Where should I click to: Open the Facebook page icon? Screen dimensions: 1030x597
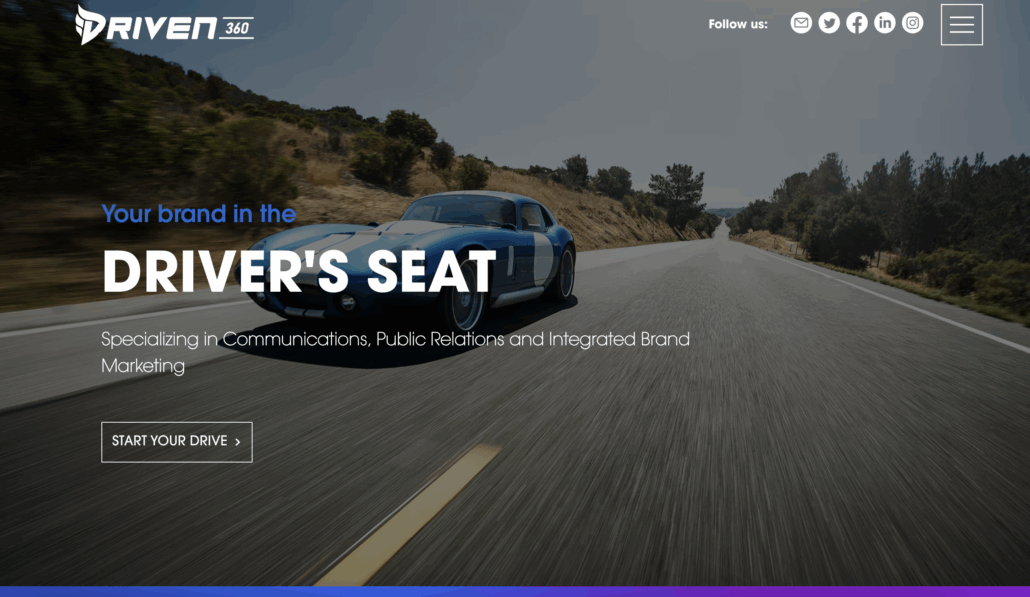click(x=857, y=23)
